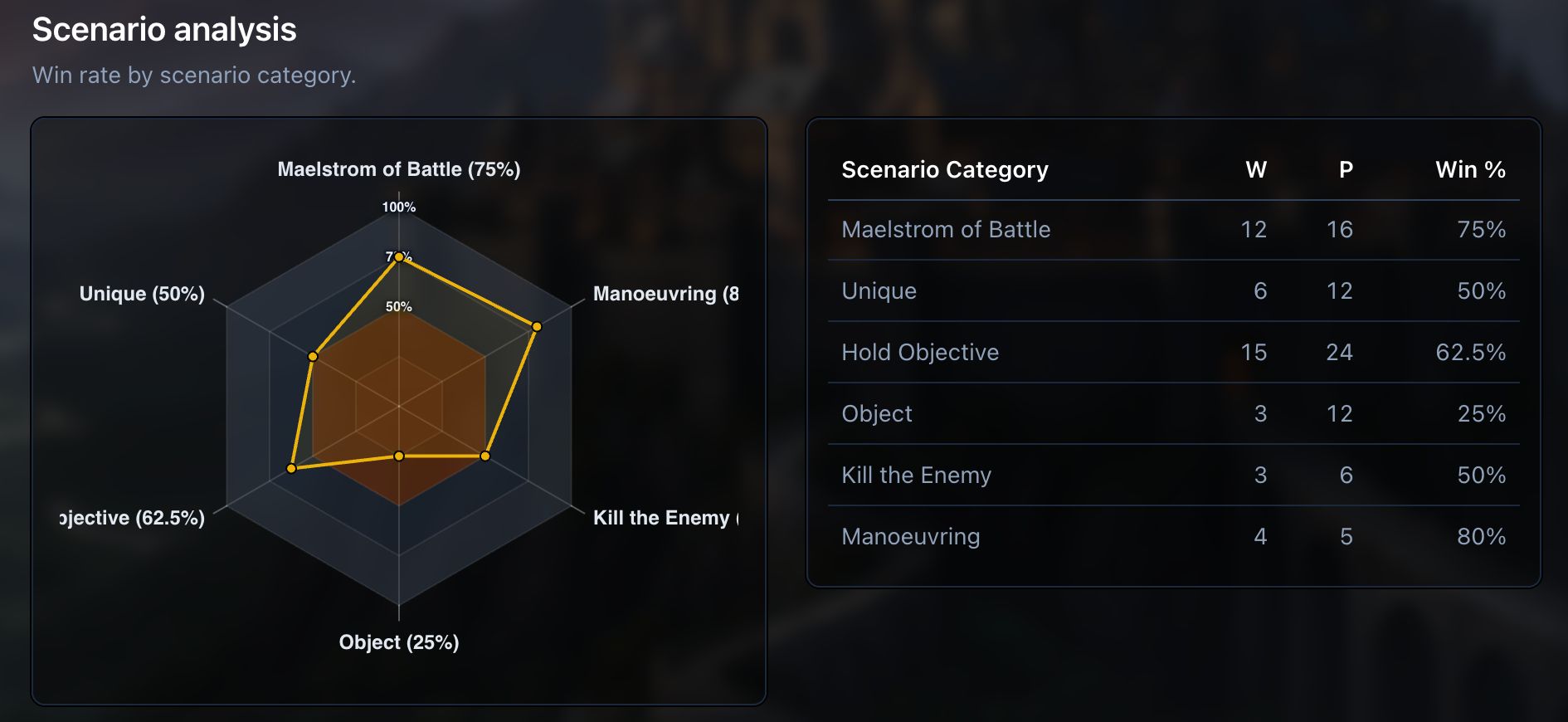Click the Maelstrom of Battle radar data point
1568x722 pixels.
tap(399, 257)
